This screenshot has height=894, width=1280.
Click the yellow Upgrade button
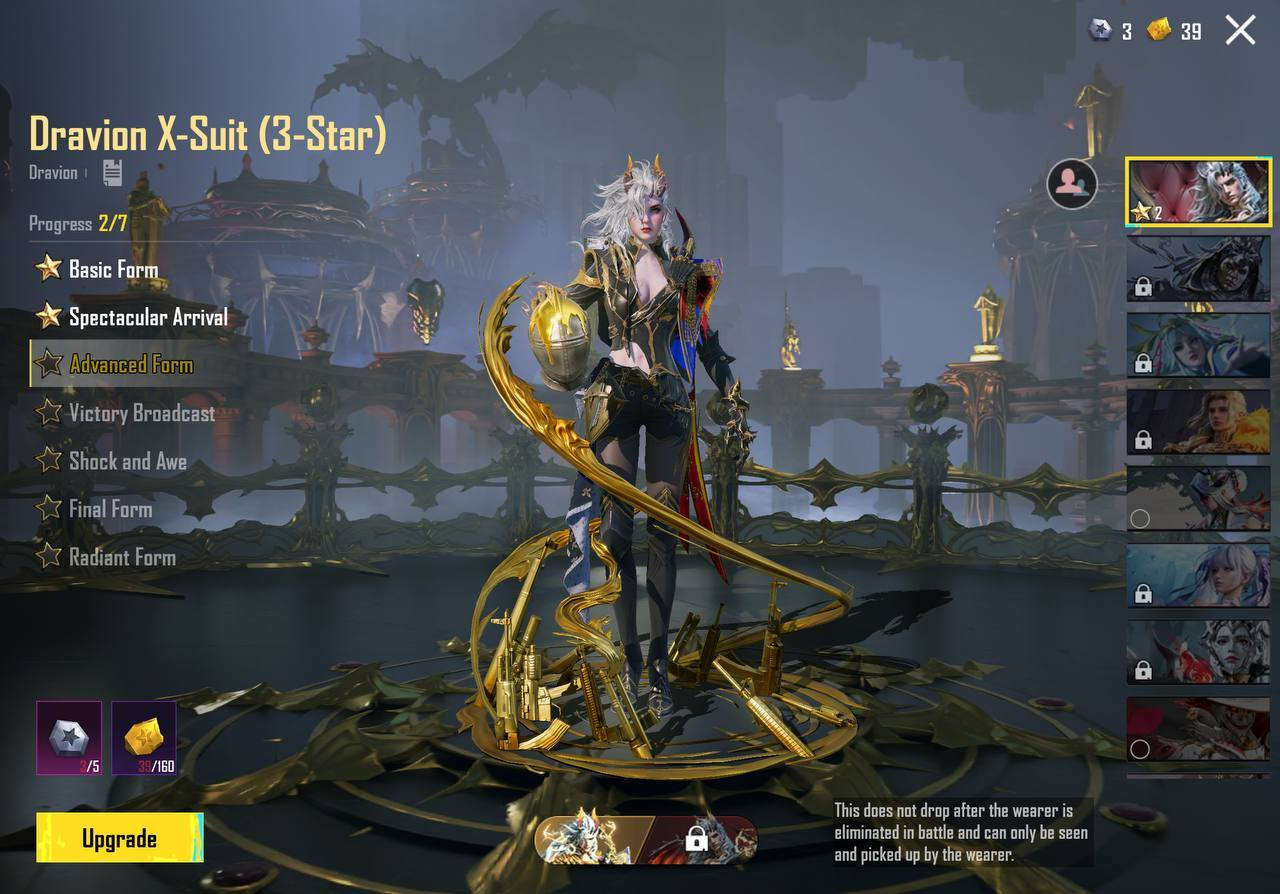[x=119, y=838]
